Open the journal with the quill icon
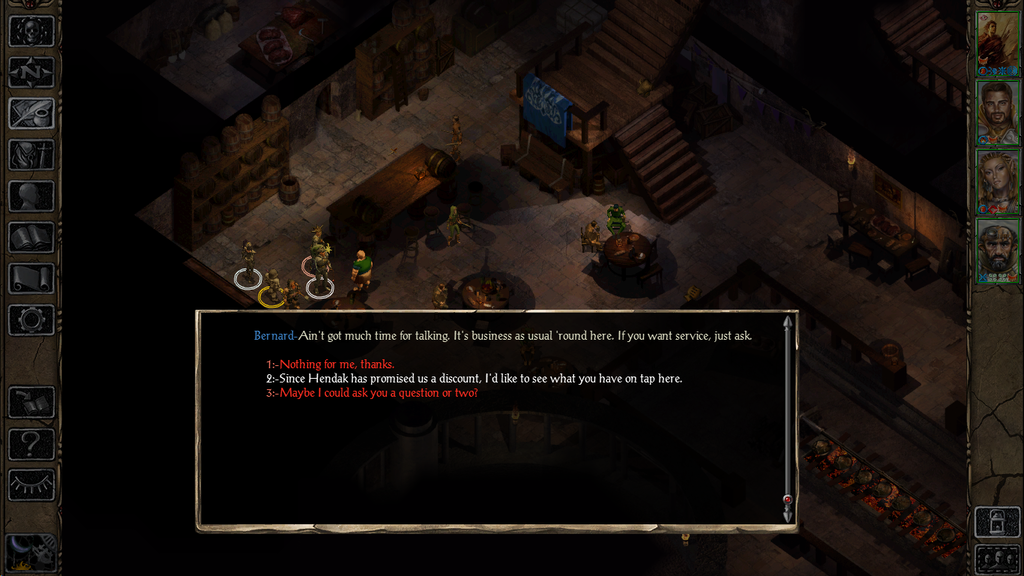Viewport: 1024px width, 576px height. click(31, 113)
